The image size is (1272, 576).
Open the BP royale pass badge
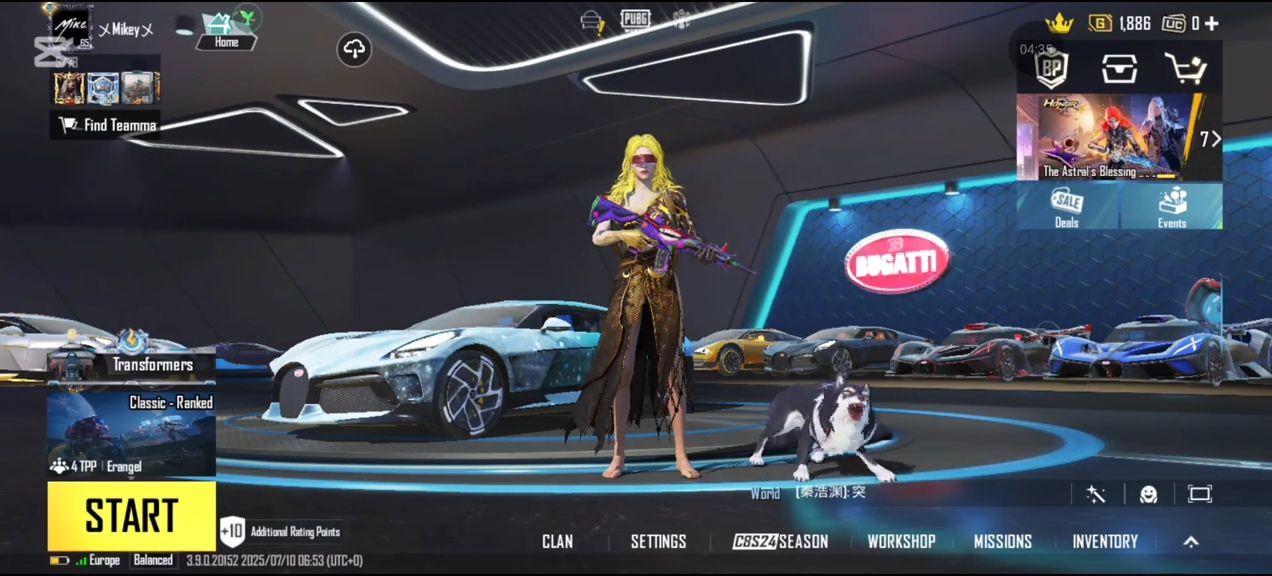1051,68
